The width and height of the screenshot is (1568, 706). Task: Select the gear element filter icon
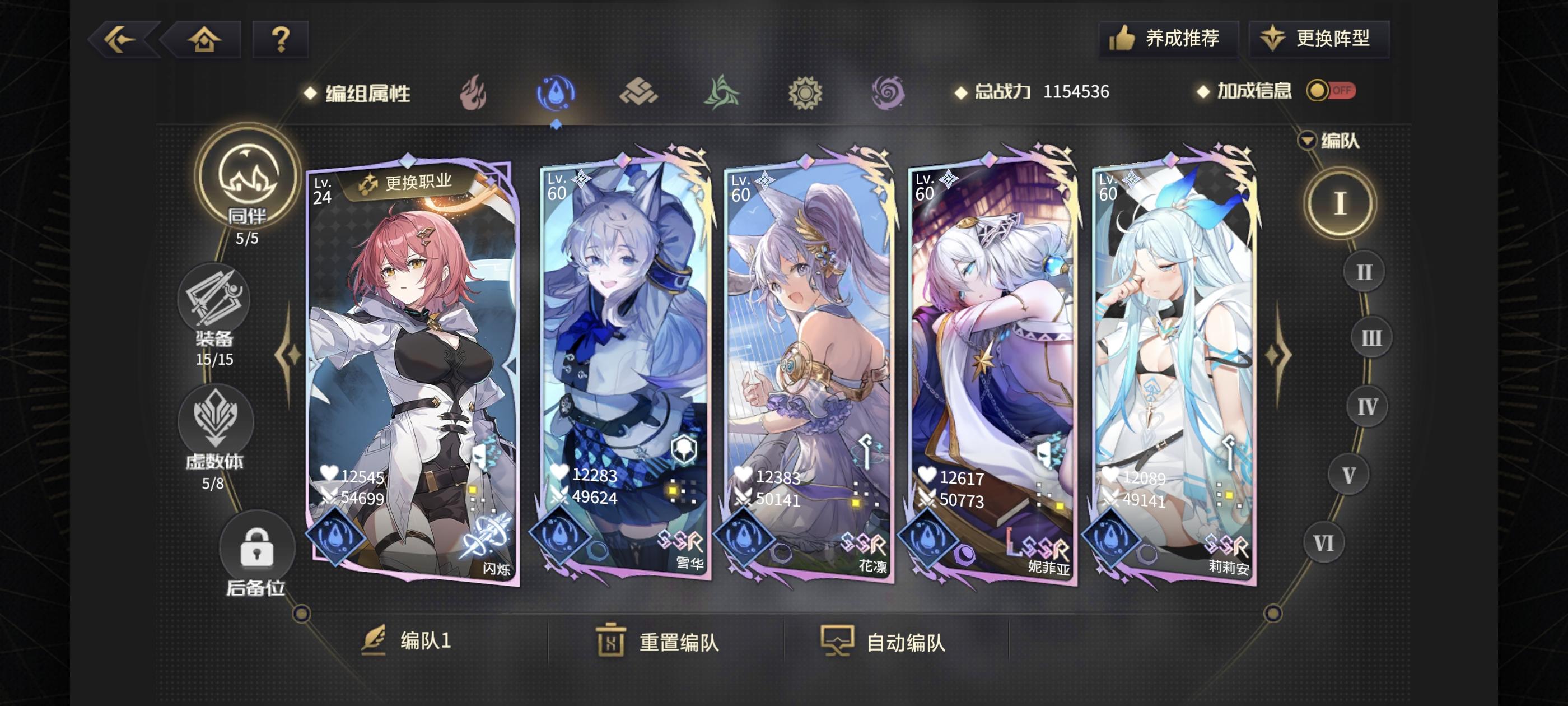point(806,91)
